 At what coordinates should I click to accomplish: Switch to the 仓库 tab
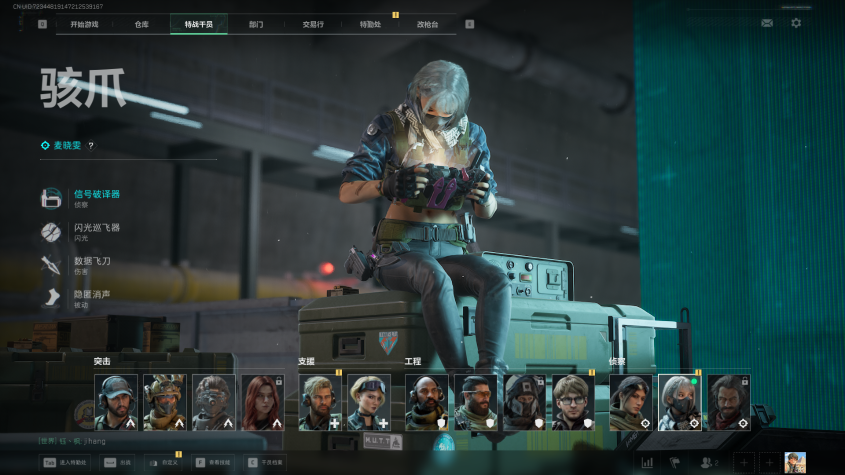coord(142,24)
